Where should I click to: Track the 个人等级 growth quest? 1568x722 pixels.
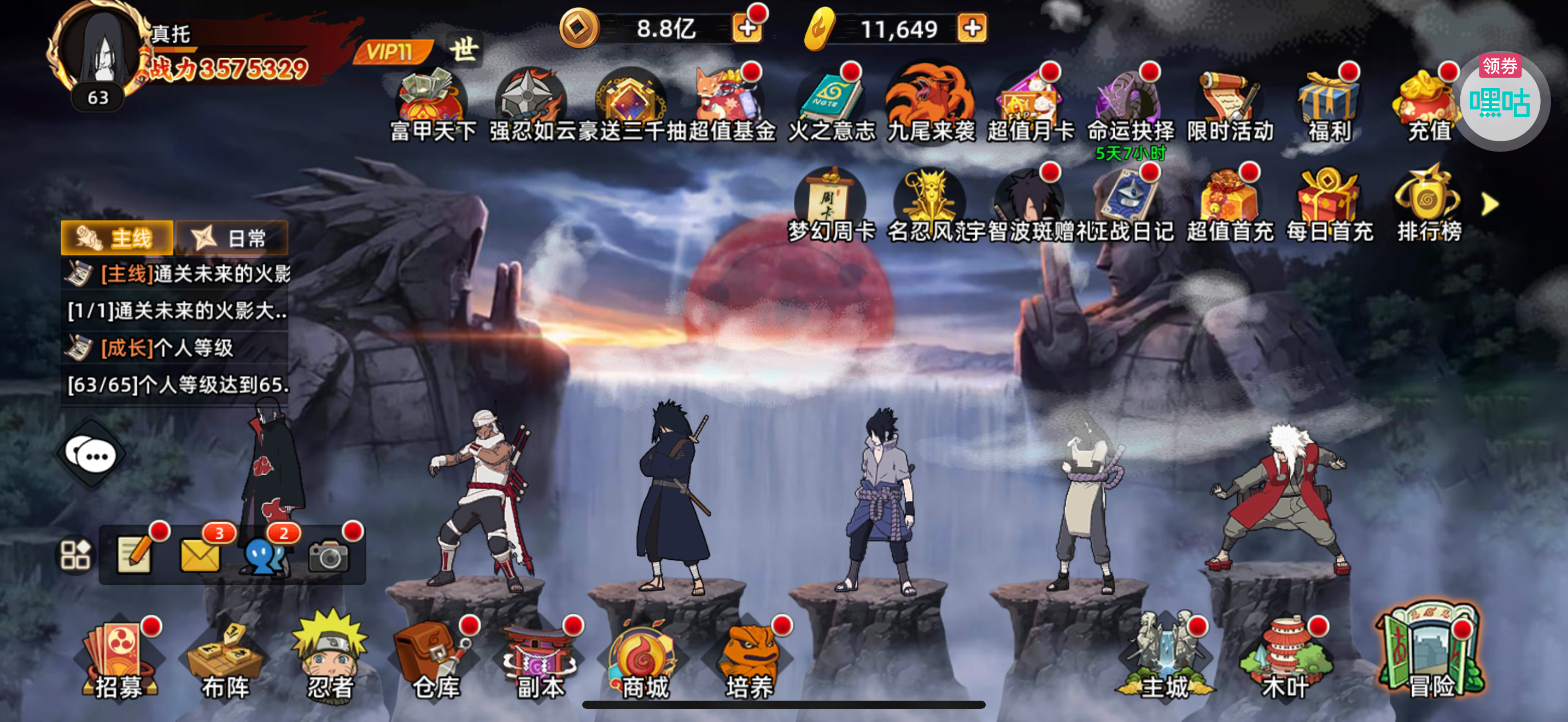pos(175,348)
